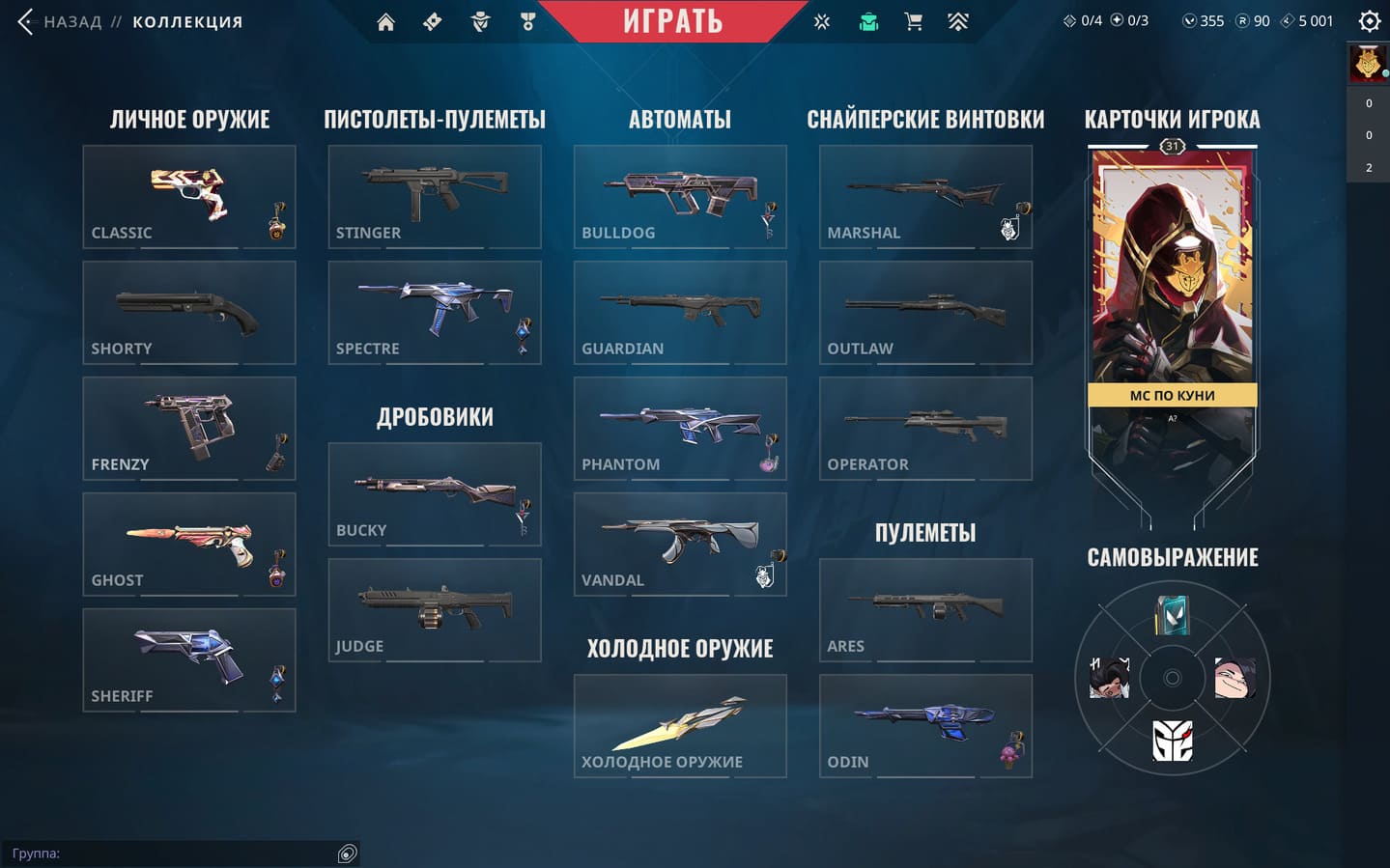Viewport: 1390px width, 868px height.
Task: Open the Stinger SMG slot
Action: [434, 197]
